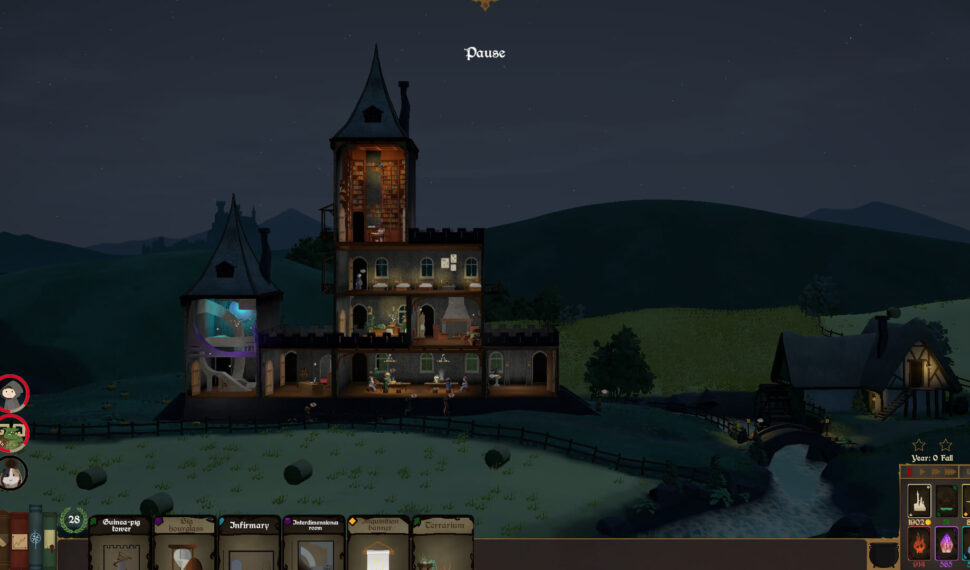Click the red pause speed button
This screenshot has height=570, width=970.
(909, 471)
